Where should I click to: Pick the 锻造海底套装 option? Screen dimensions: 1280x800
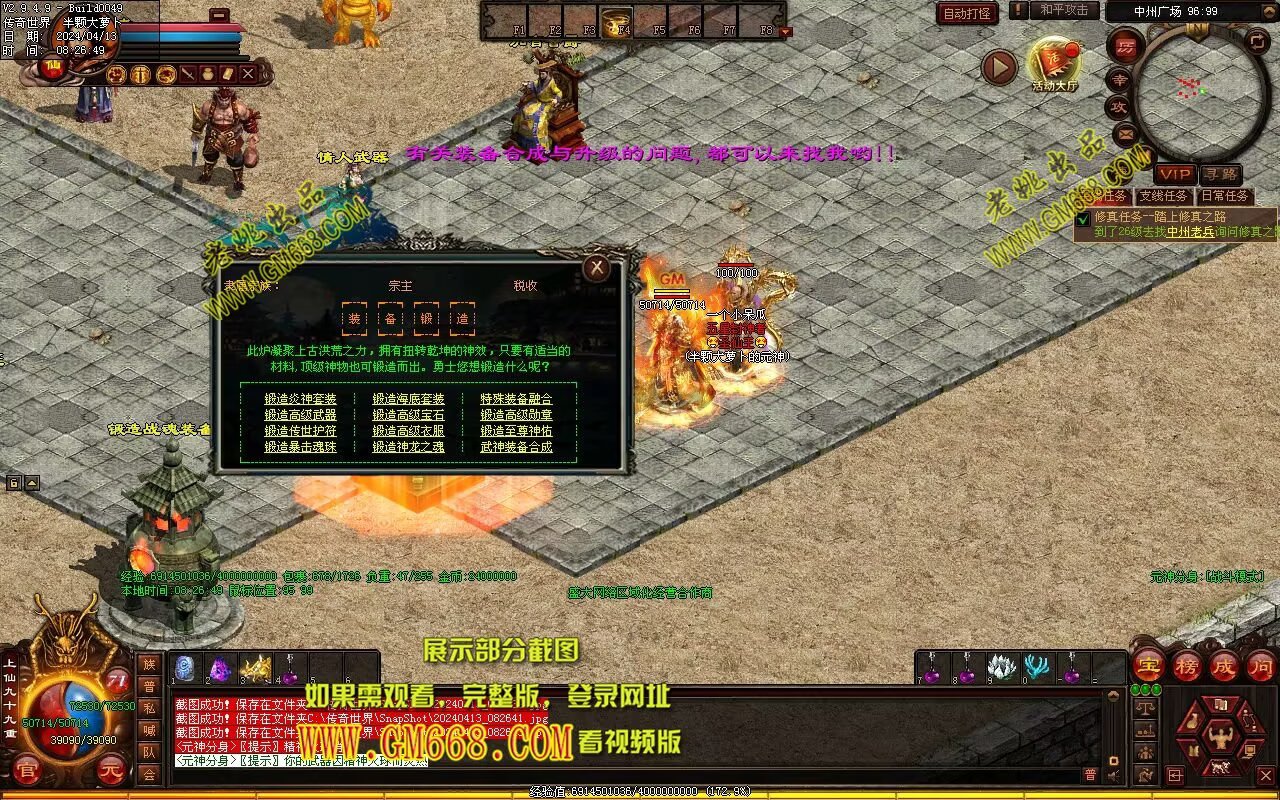tap(408, 399)
